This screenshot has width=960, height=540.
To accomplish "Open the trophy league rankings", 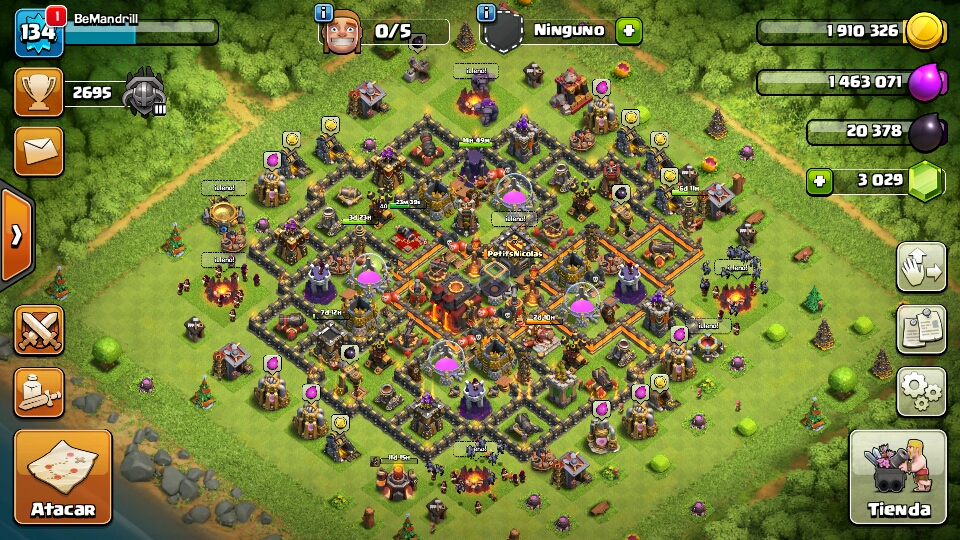I will click(39, 93).
